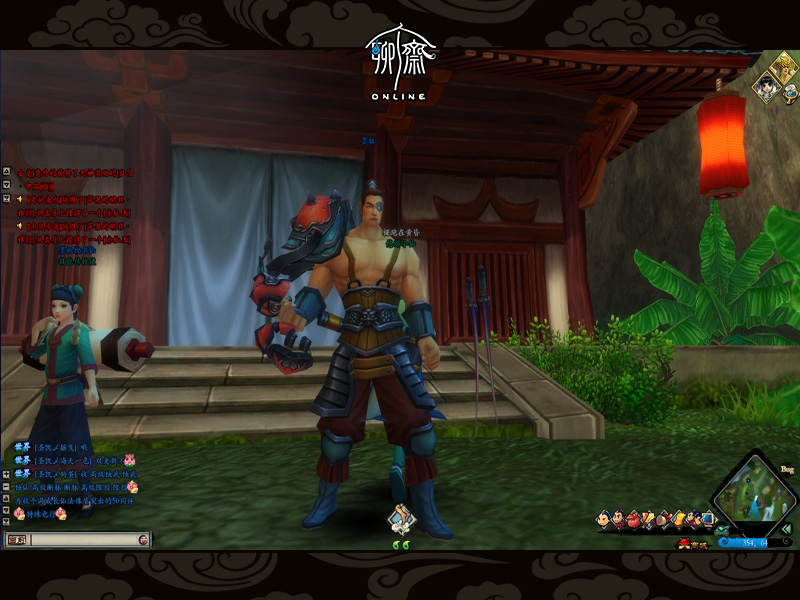This screenshot has height=600, width=800.
Task: Enlarge chat with the plus button
Action: click(7, 473)
